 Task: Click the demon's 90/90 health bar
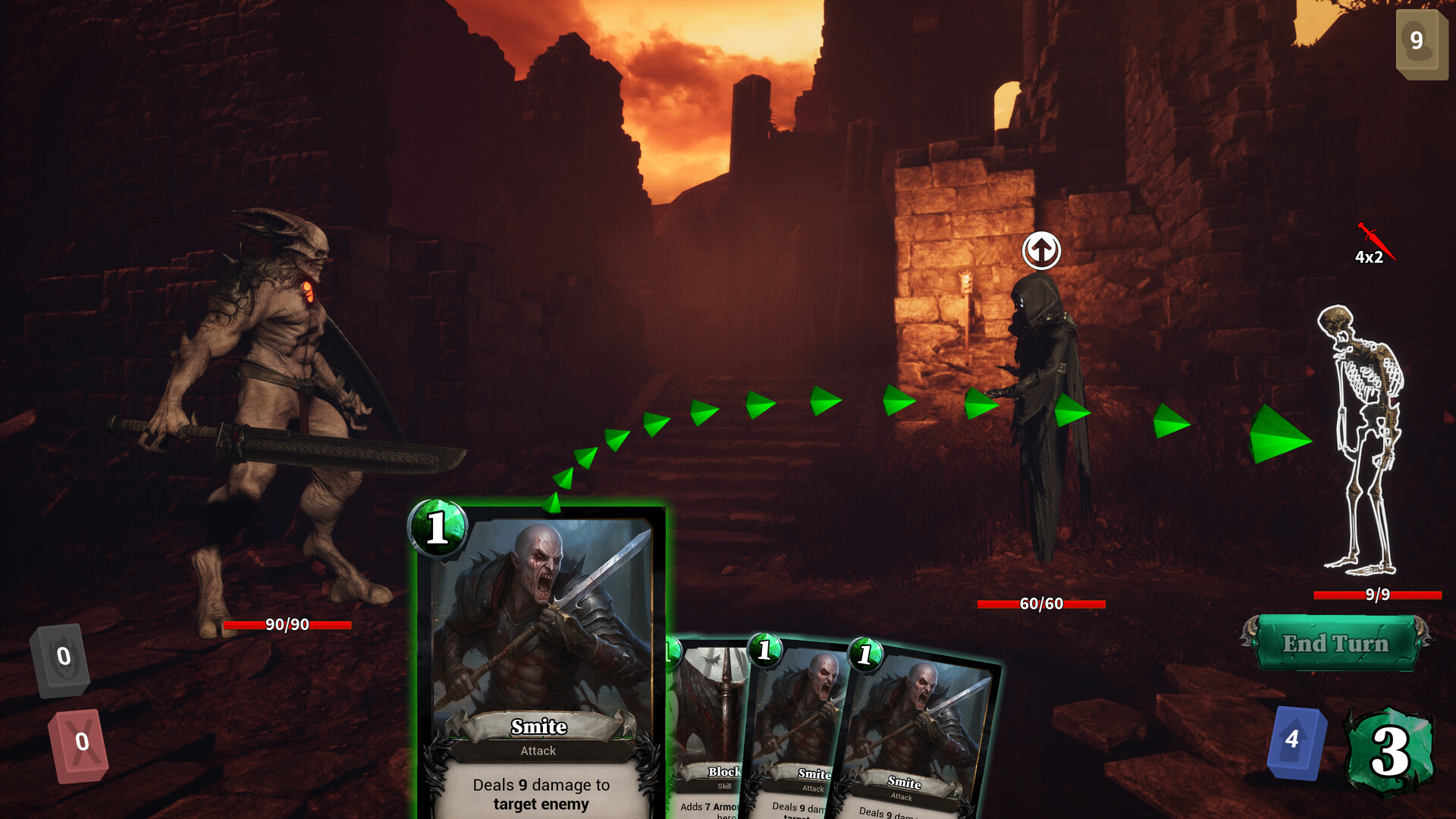pyautogui.click(x=285, y=626)
